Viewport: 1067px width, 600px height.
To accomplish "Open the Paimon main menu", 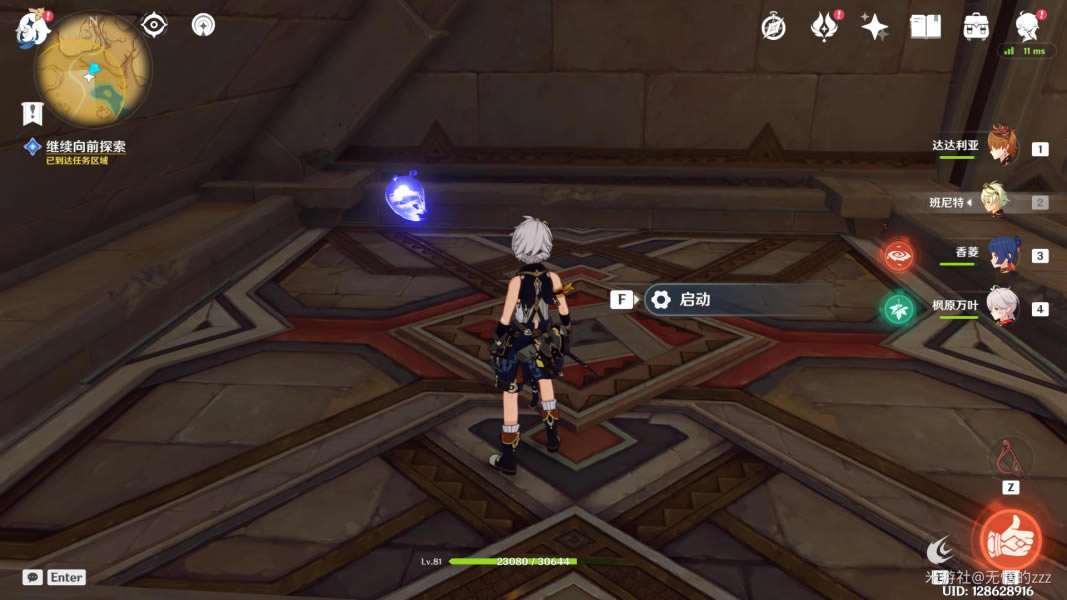I will coord(33,28).
